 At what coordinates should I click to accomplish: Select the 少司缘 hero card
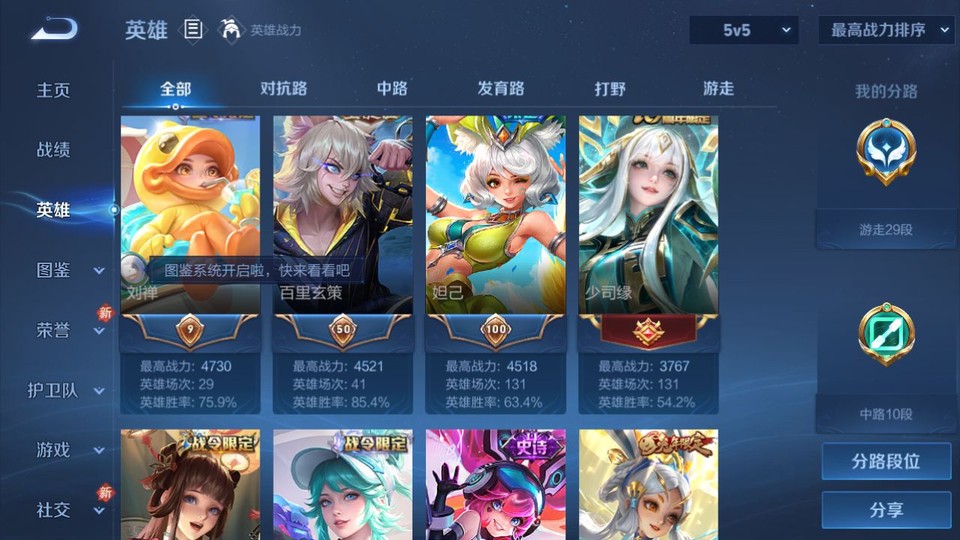648,215
